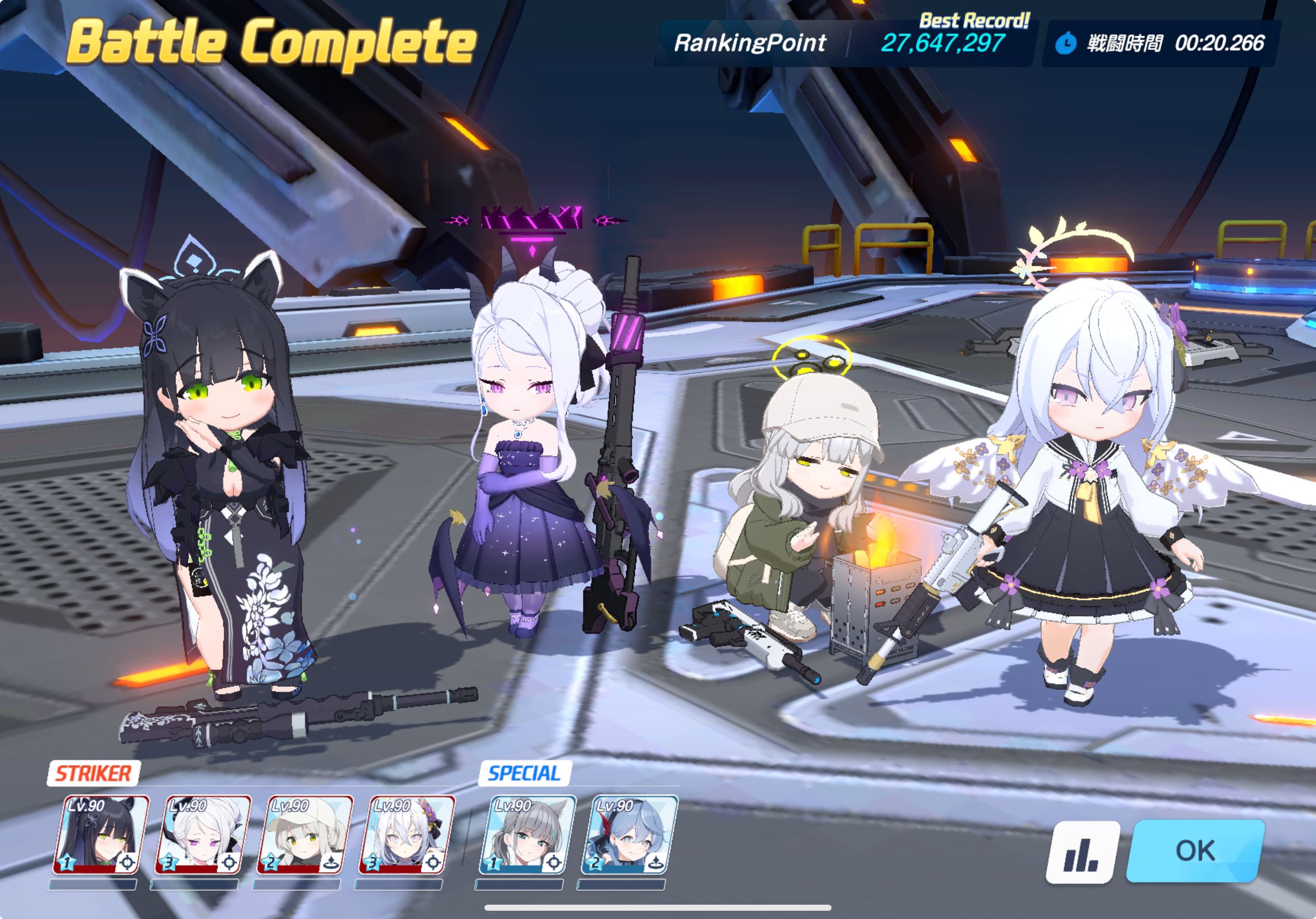1316x919 pixels.
Task: Pick the striker portrait with purple hair flower
Action: click(x=406, y=835)
